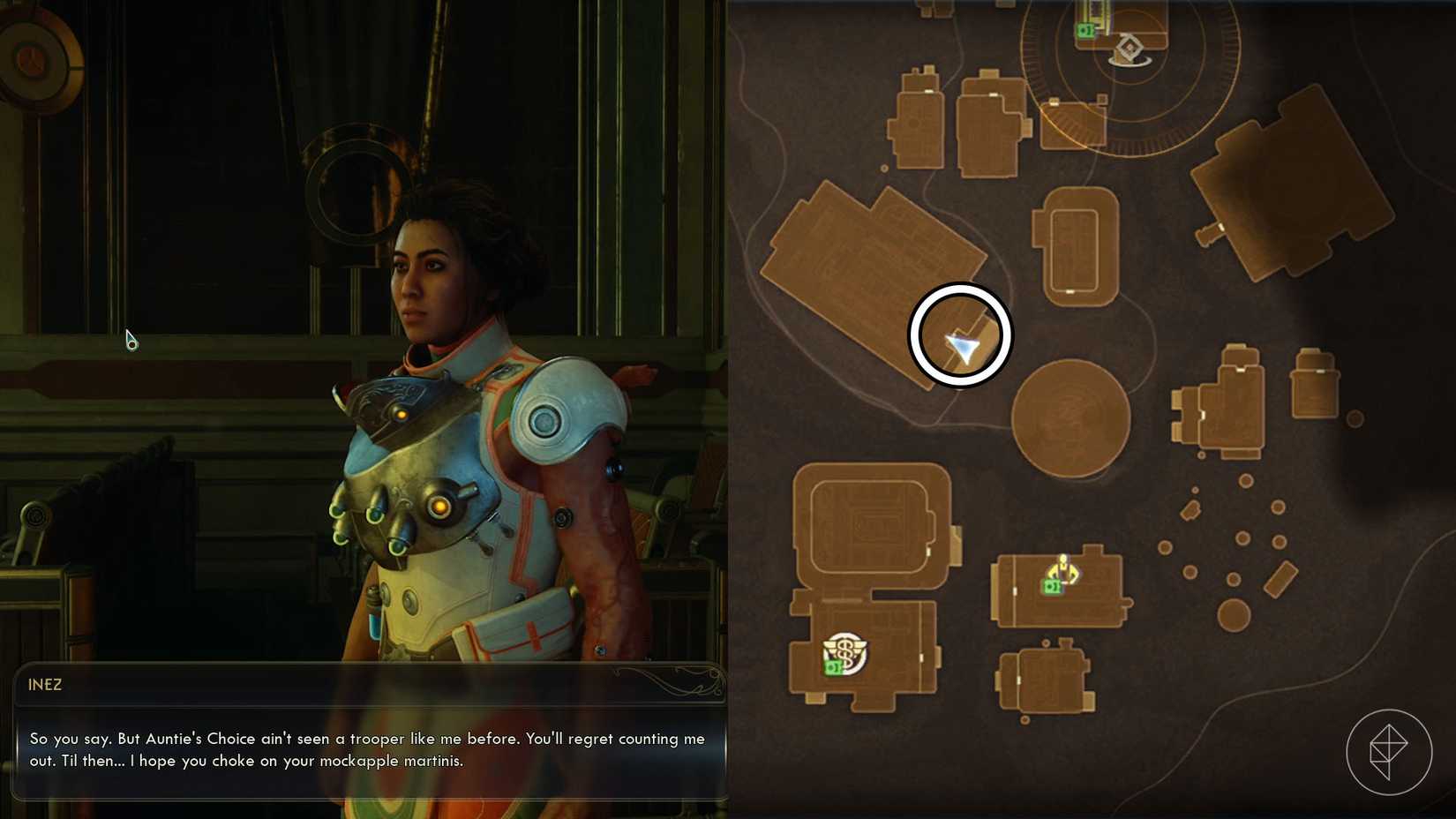
Task: Select the winged dollar-sign vendor map marker
Action: (845, 653)
